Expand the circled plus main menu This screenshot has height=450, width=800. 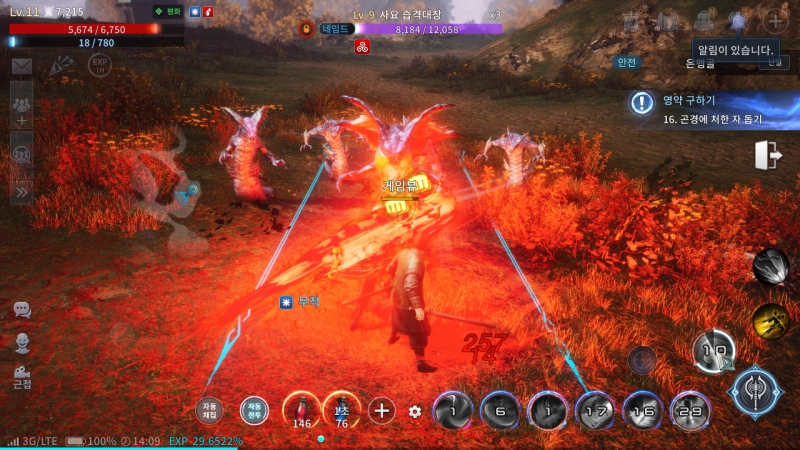(x=775, y=21)
